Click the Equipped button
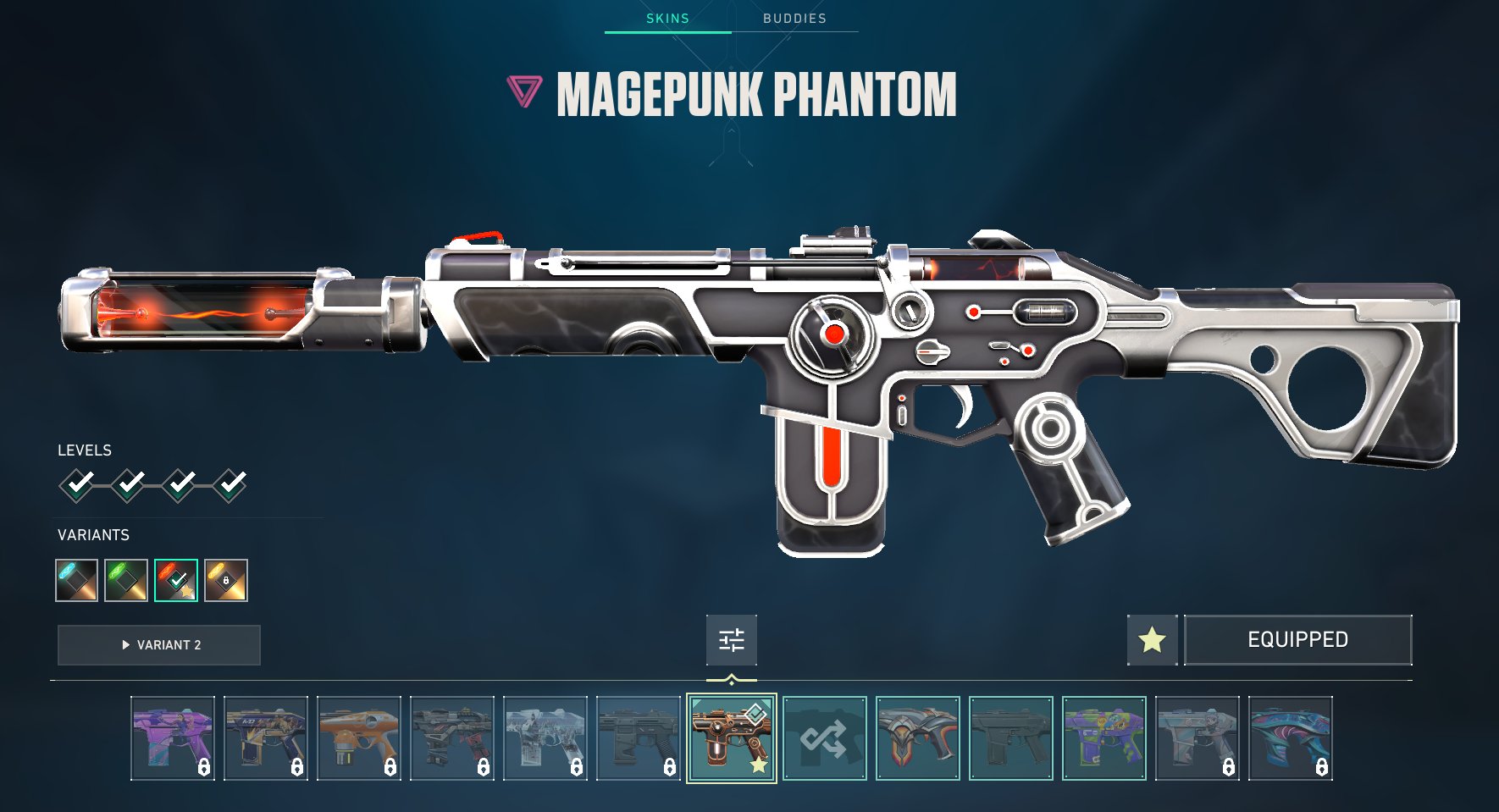 1297,640
